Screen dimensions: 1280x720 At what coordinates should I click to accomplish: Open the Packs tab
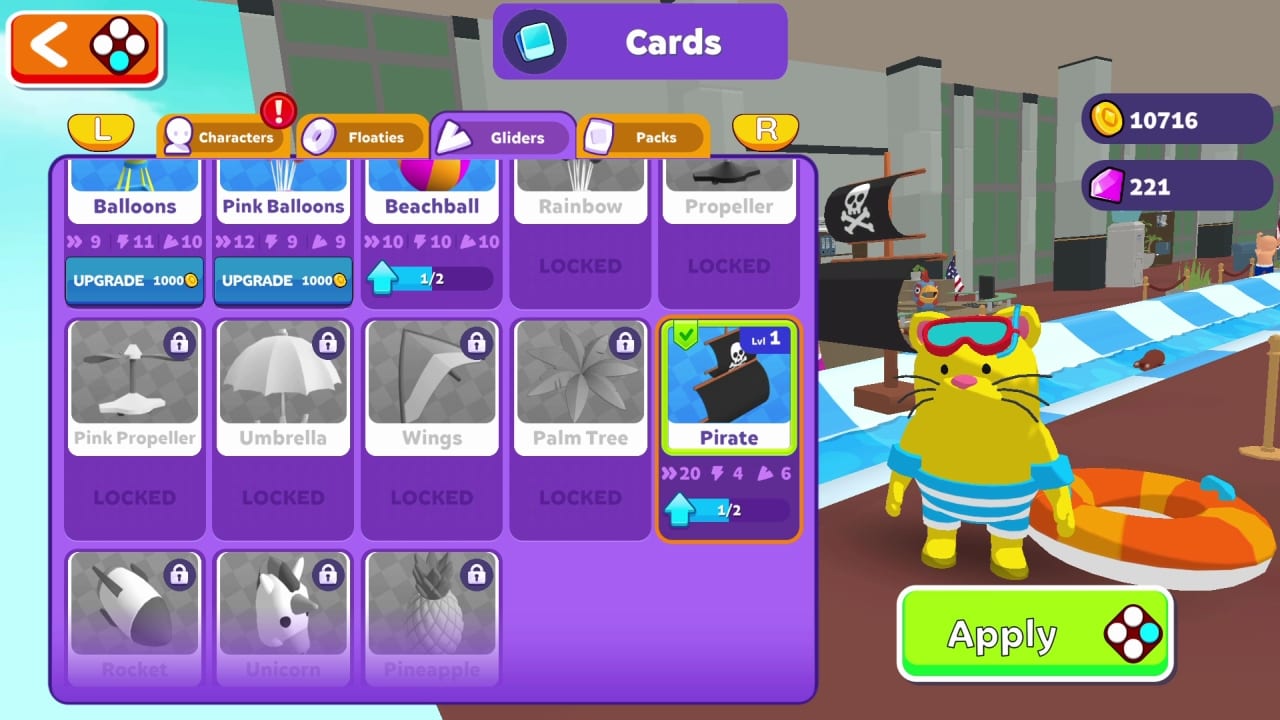641,137
